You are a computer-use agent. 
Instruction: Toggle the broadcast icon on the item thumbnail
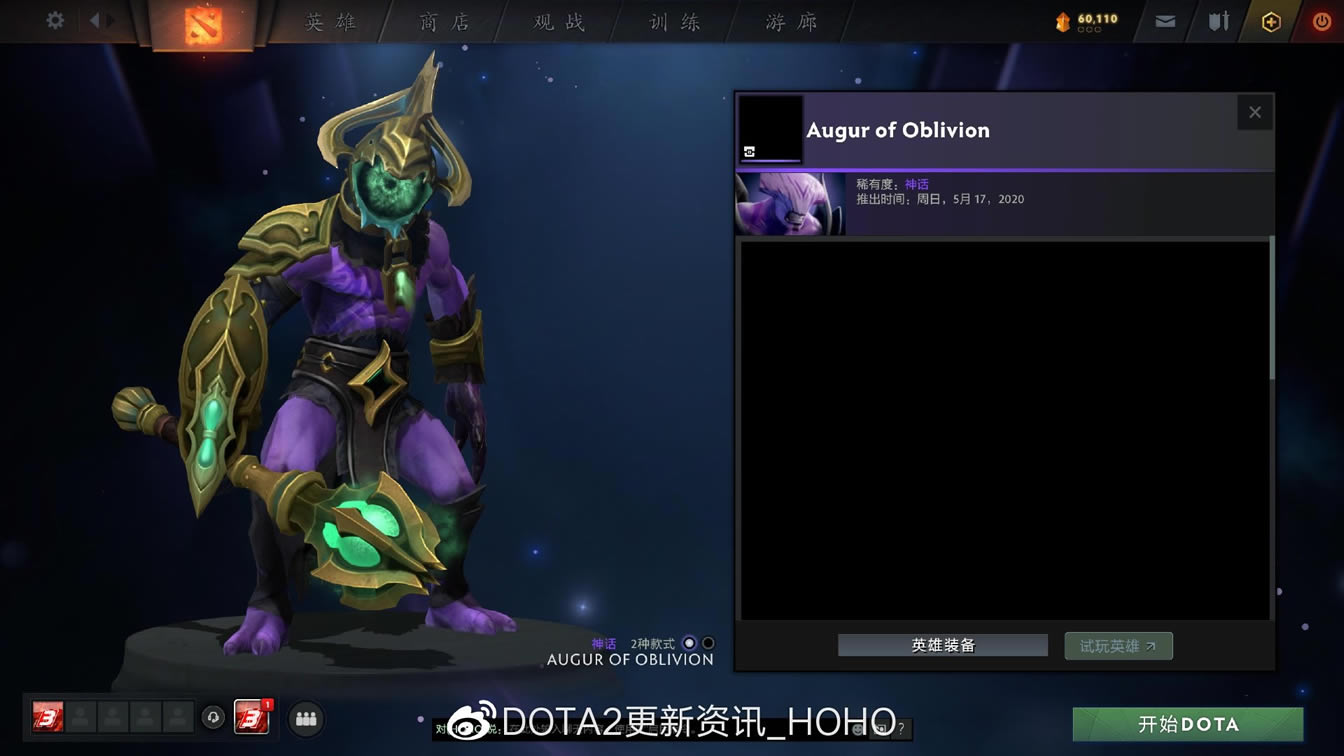point(747,150)
